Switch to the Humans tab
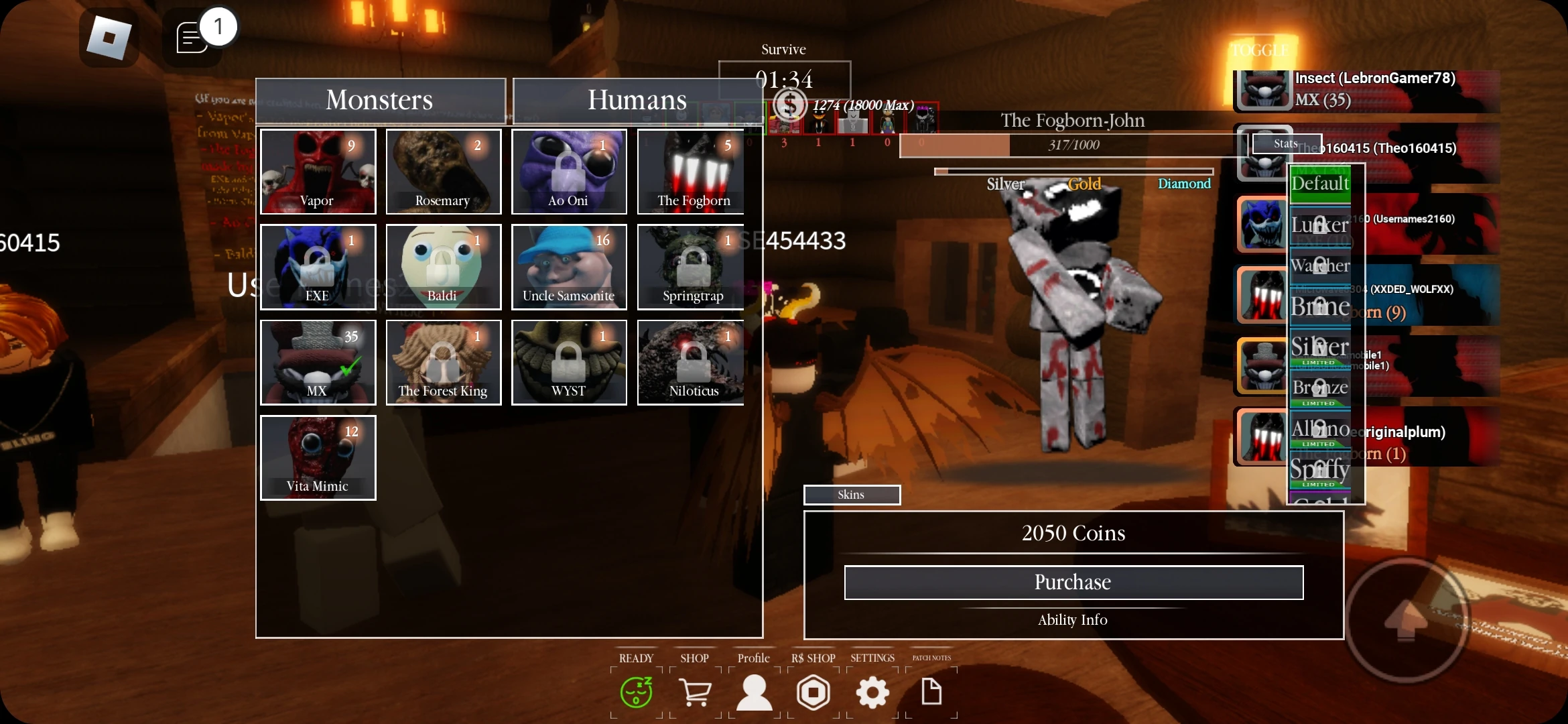 (636, 99)
